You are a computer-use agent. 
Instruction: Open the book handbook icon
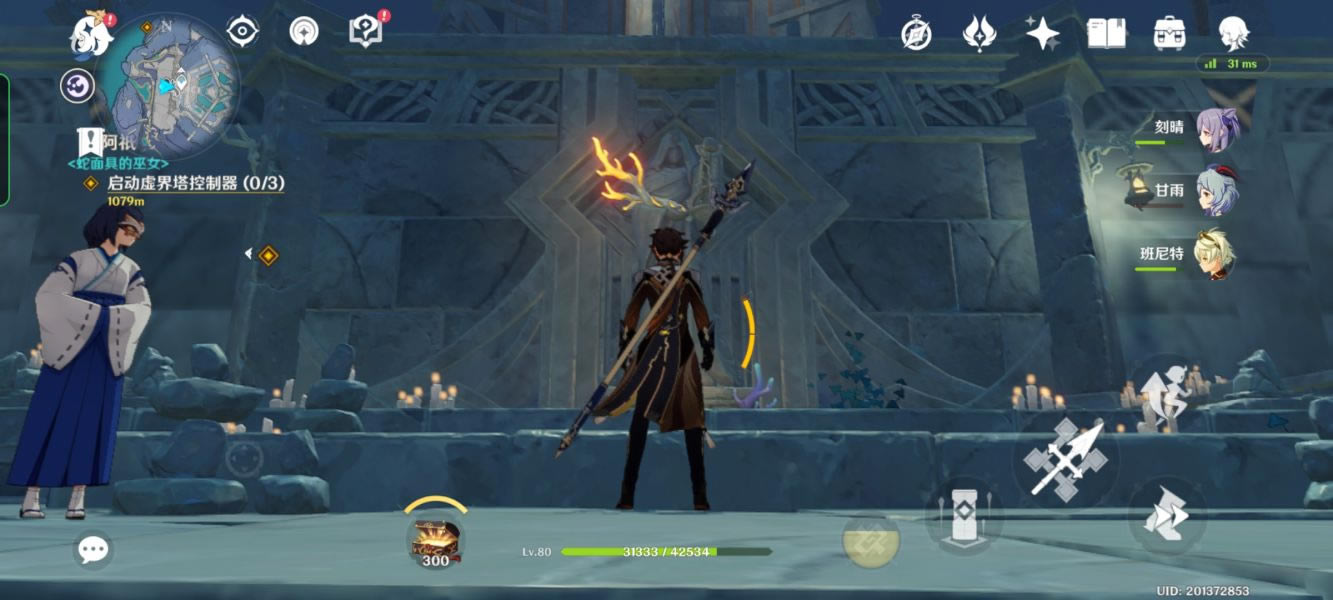1106,34
